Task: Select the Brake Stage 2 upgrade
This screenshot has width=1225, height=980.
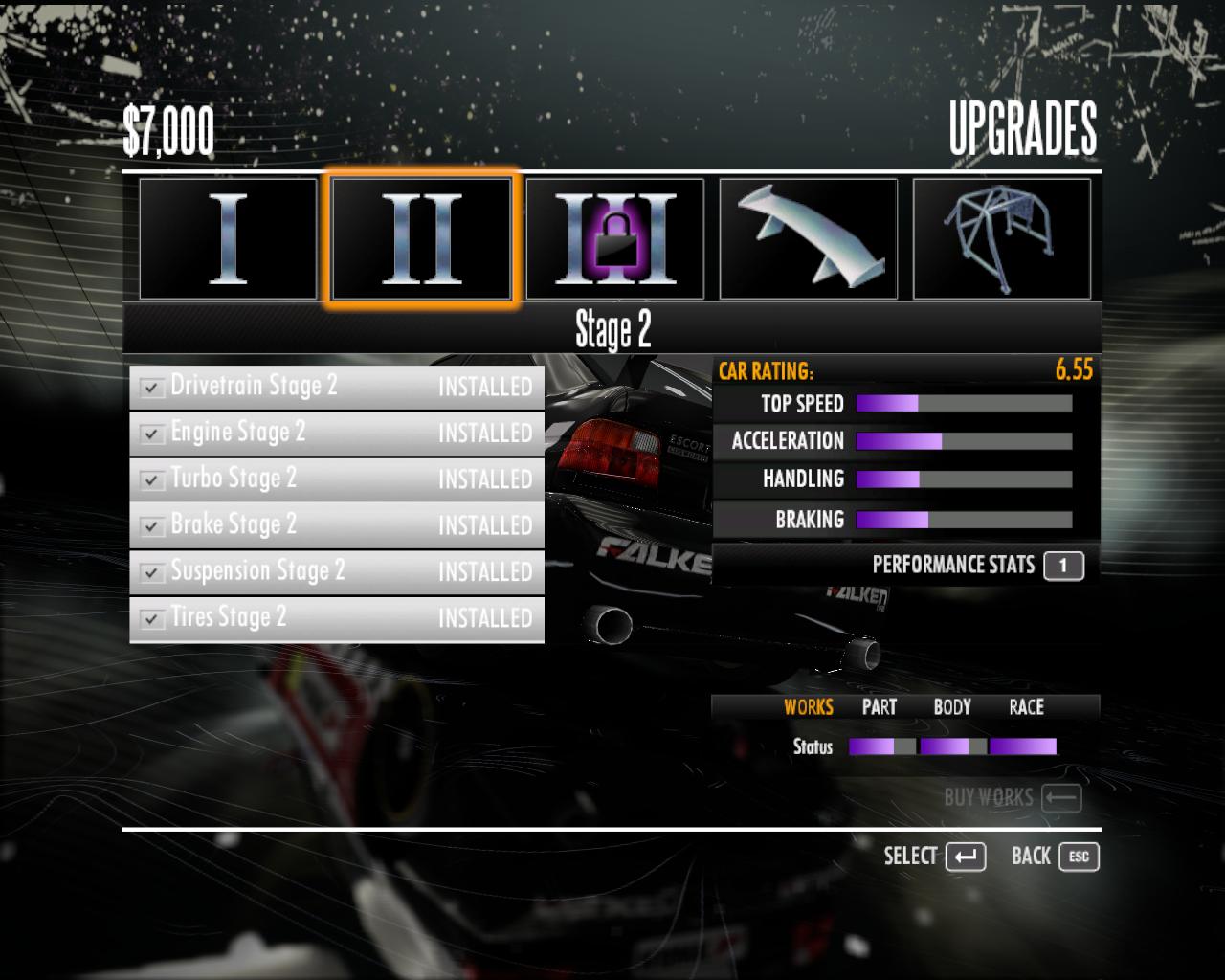Action: click(x=337, y=525)
